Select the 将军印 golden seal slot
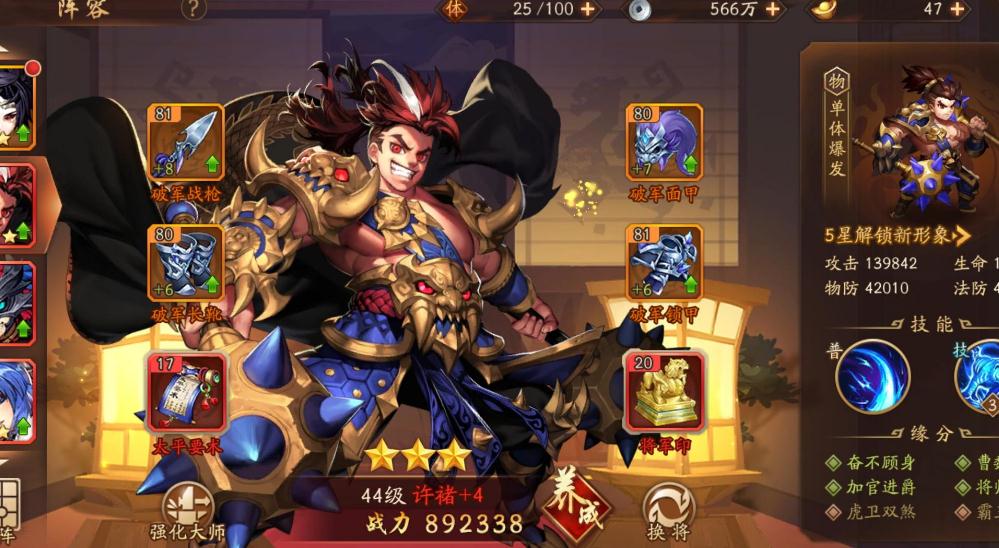This screenshot has width=999, height=548. 664,392
